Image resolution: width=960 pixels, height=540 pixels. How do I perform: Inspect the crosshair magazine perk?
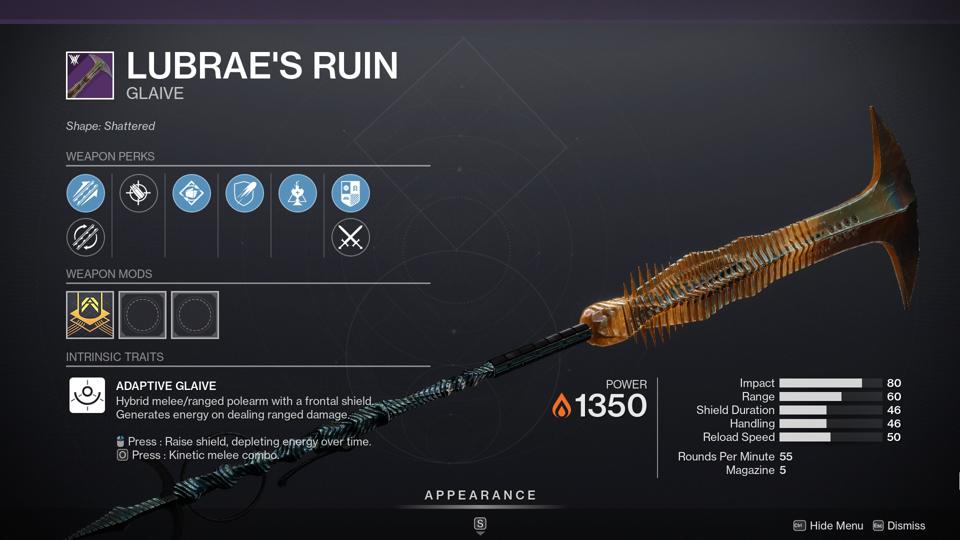[139, 193]
